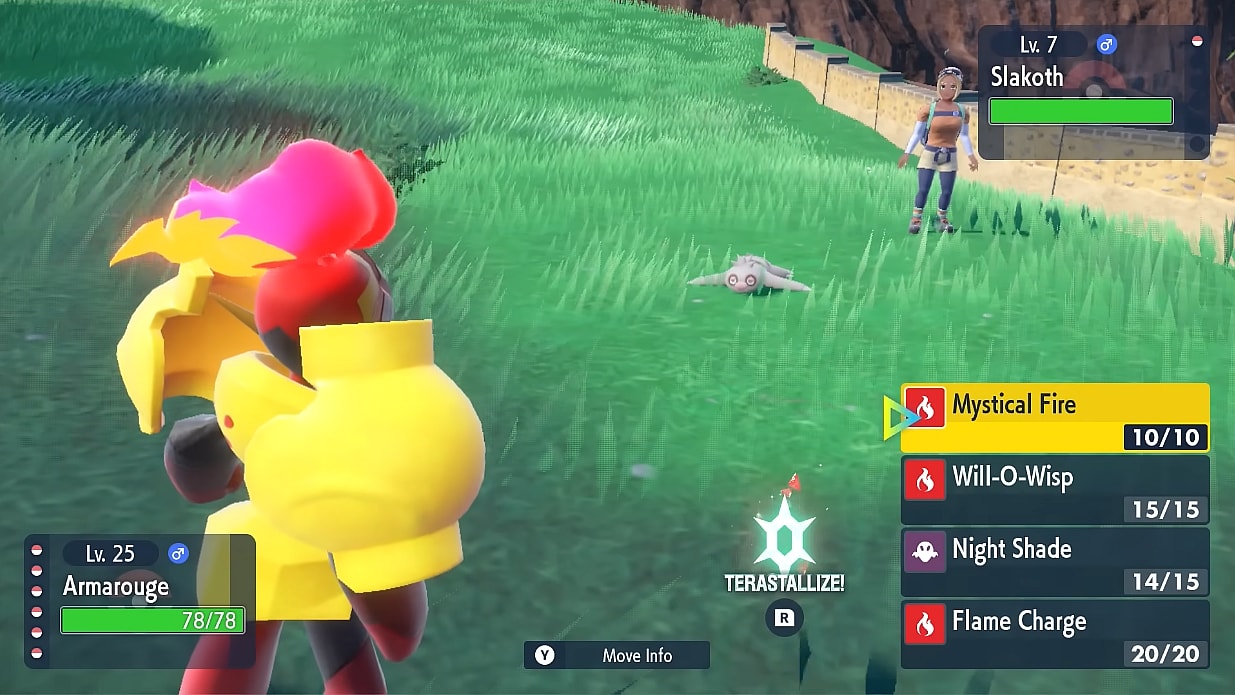Pick the Flame Charge move
1235x695 pixels.
pos(1055,633)
